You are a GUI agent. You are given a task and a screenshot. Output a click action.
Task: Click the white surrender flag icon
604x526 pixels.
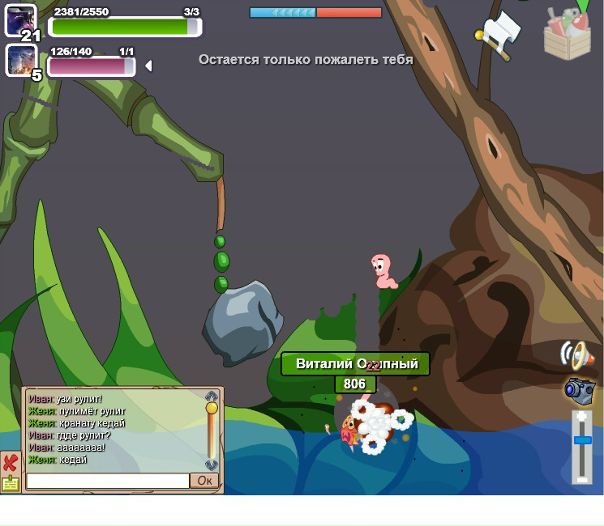[499, 34]
